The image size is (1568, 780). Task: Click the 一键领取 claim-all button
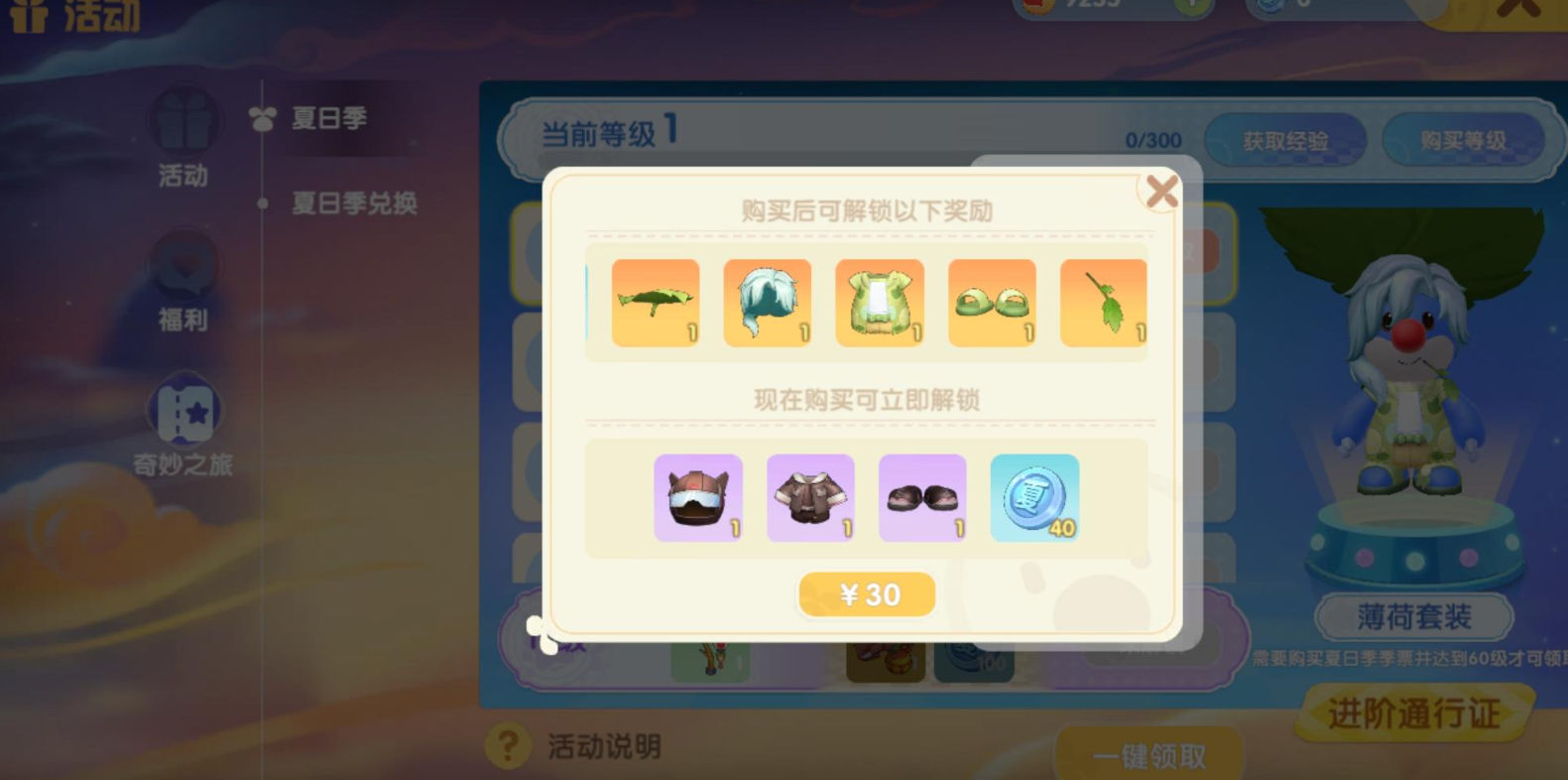(1150, 754)
